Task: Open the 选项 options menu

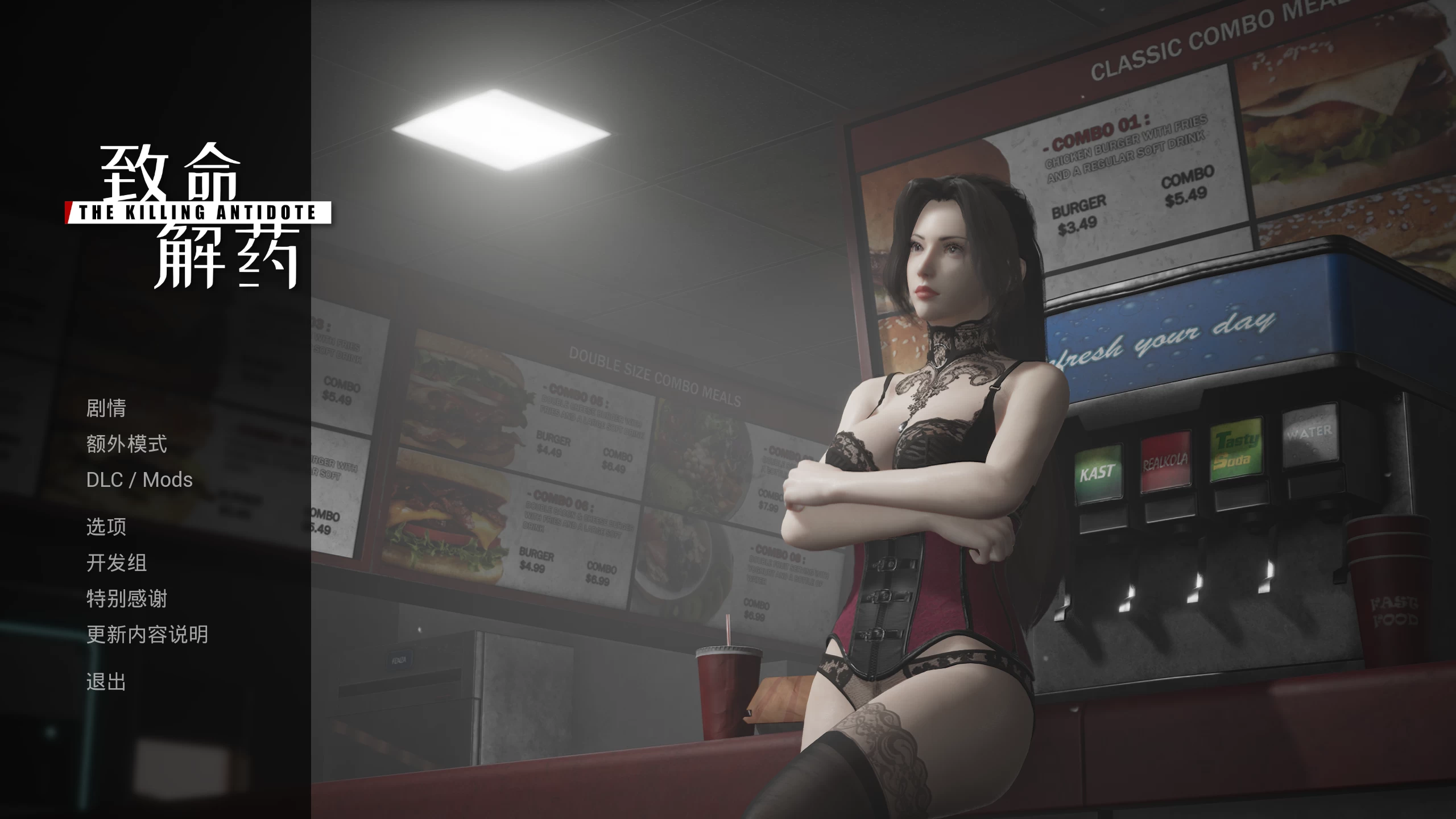Action: click(x=107, y=528)
